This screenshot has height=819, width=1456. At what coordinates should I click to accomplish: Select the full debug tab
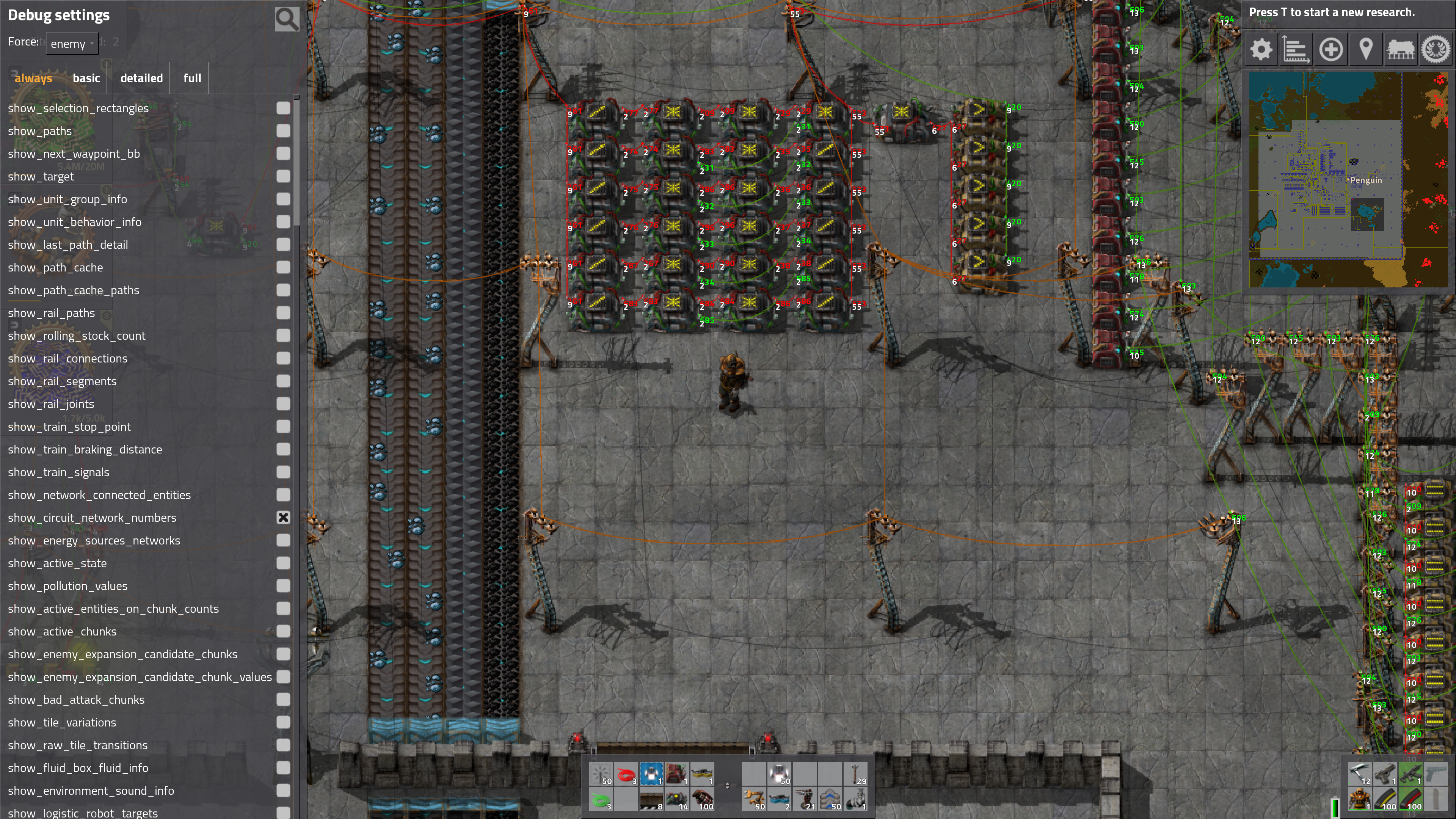(191, 78)
